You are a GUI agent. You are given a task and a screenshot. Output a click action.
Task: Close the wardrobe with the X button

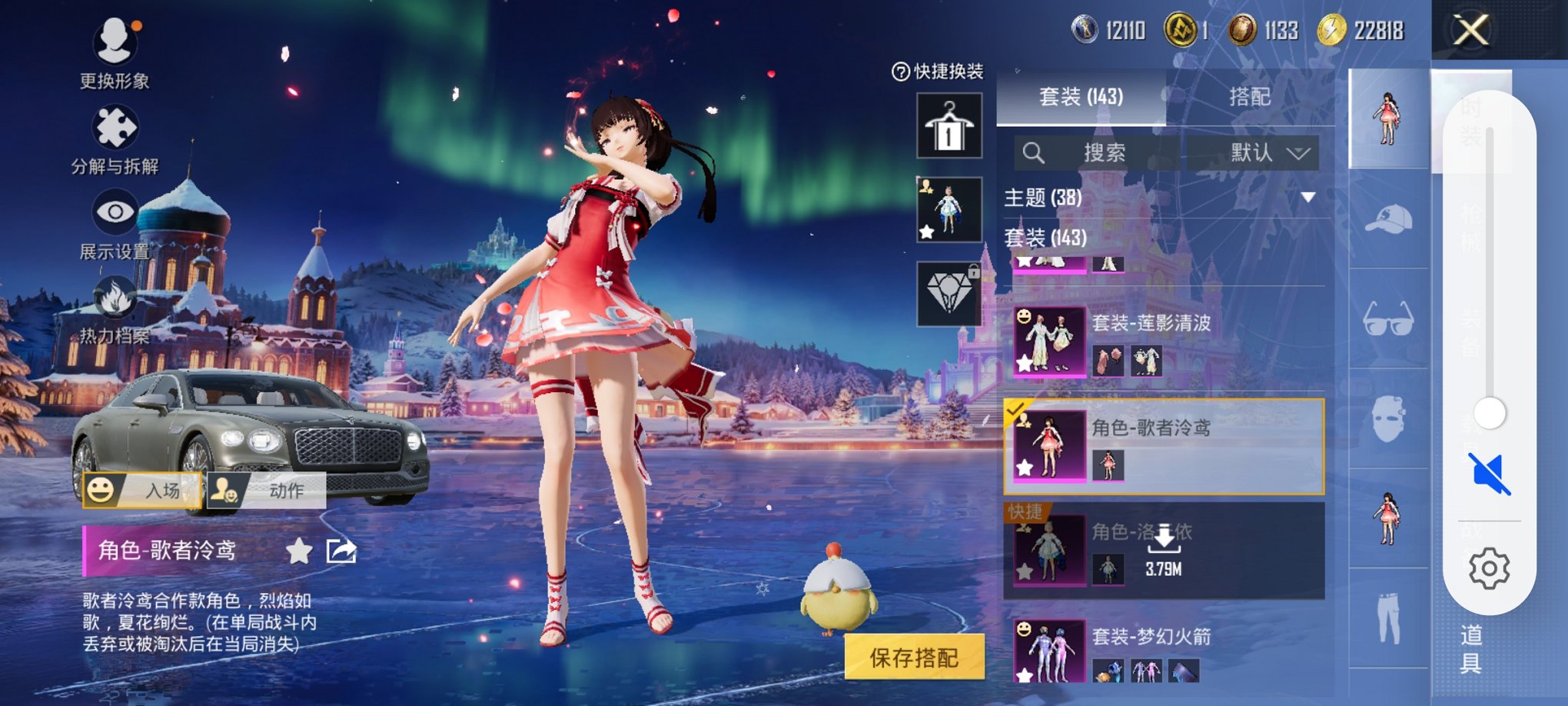tap(1470, 32)
